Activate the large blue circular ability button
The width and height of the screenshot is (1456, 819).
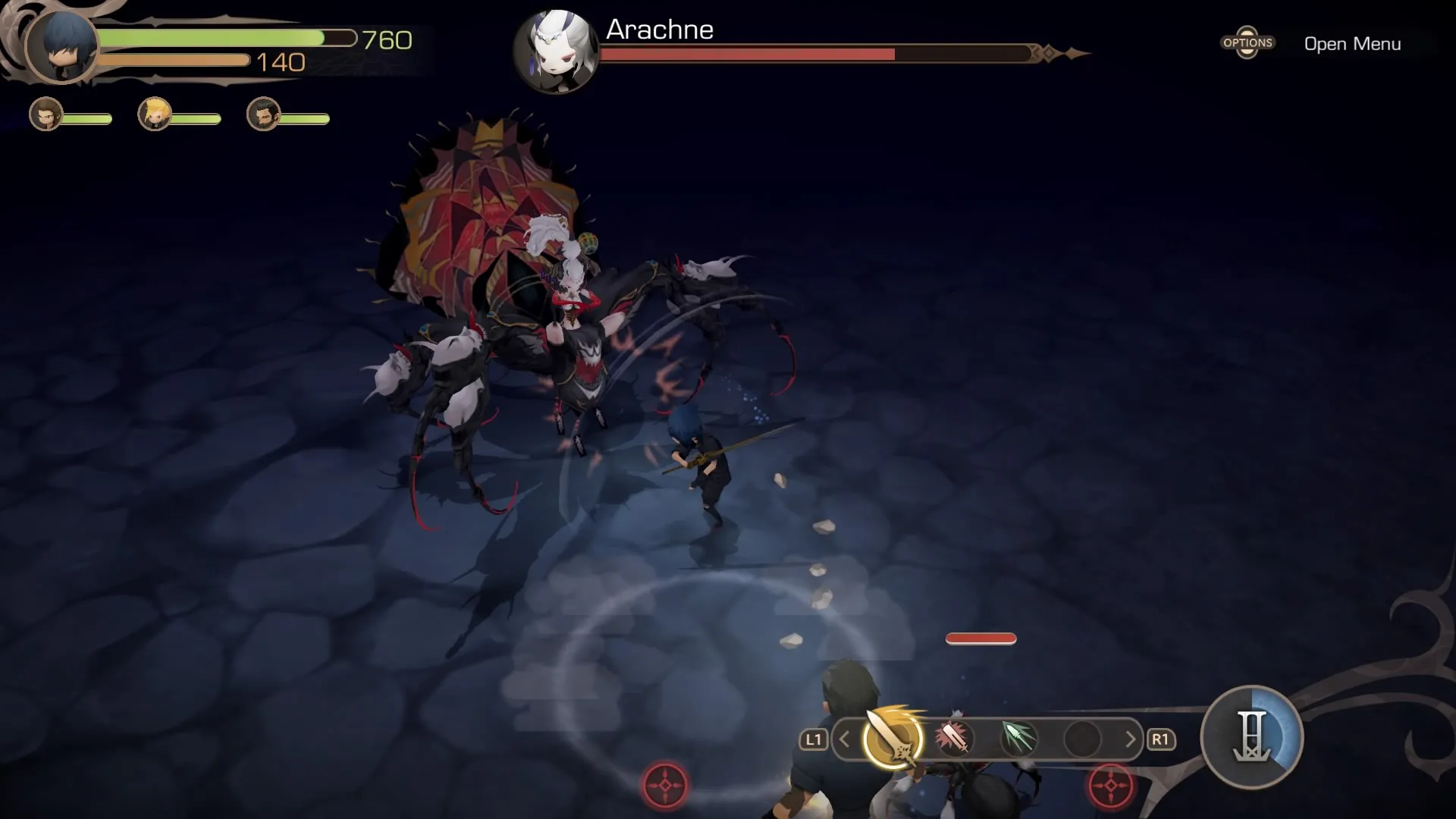pyautogui.click(x=1251, y=737)
